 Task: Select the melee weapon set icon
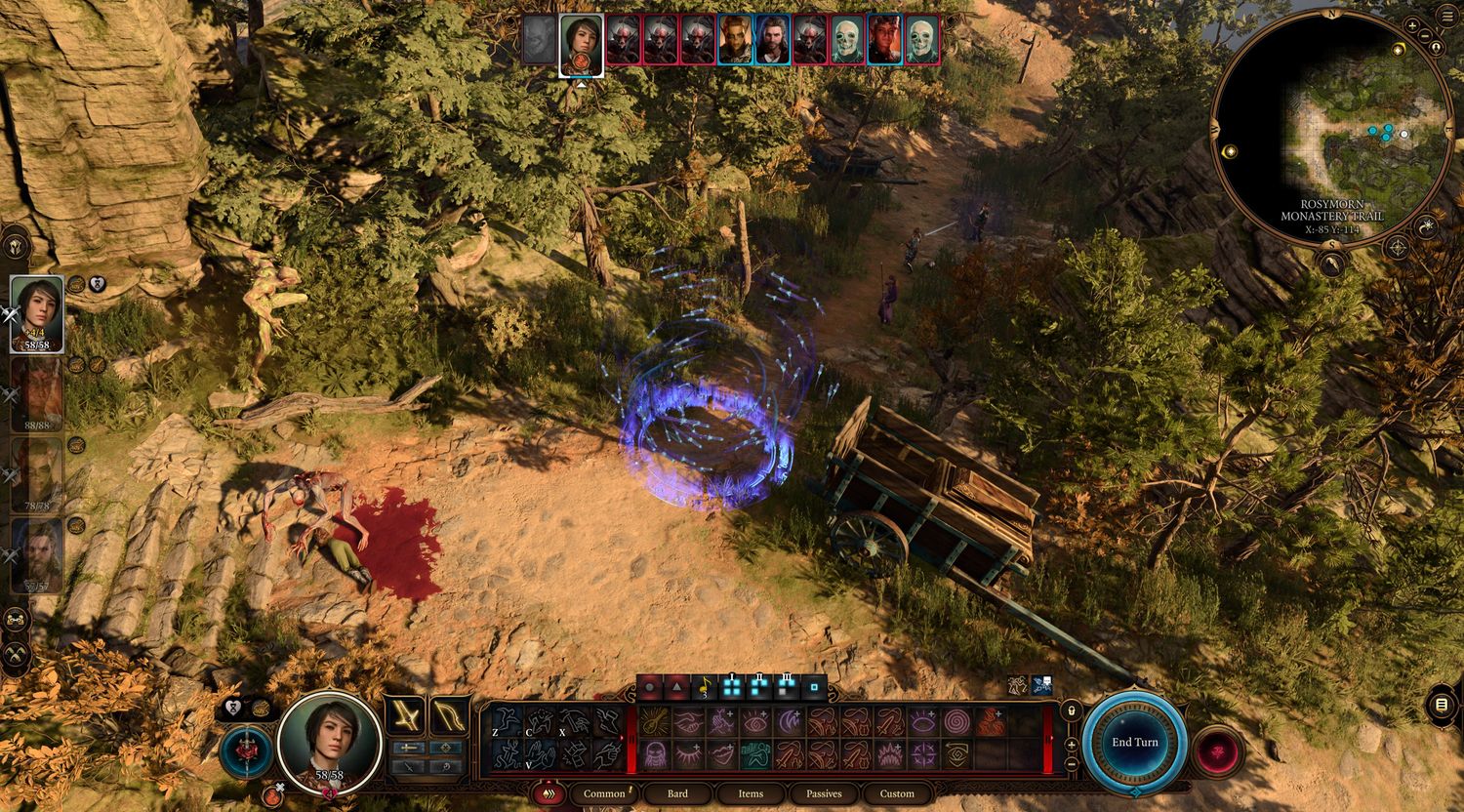click(404, 716)
